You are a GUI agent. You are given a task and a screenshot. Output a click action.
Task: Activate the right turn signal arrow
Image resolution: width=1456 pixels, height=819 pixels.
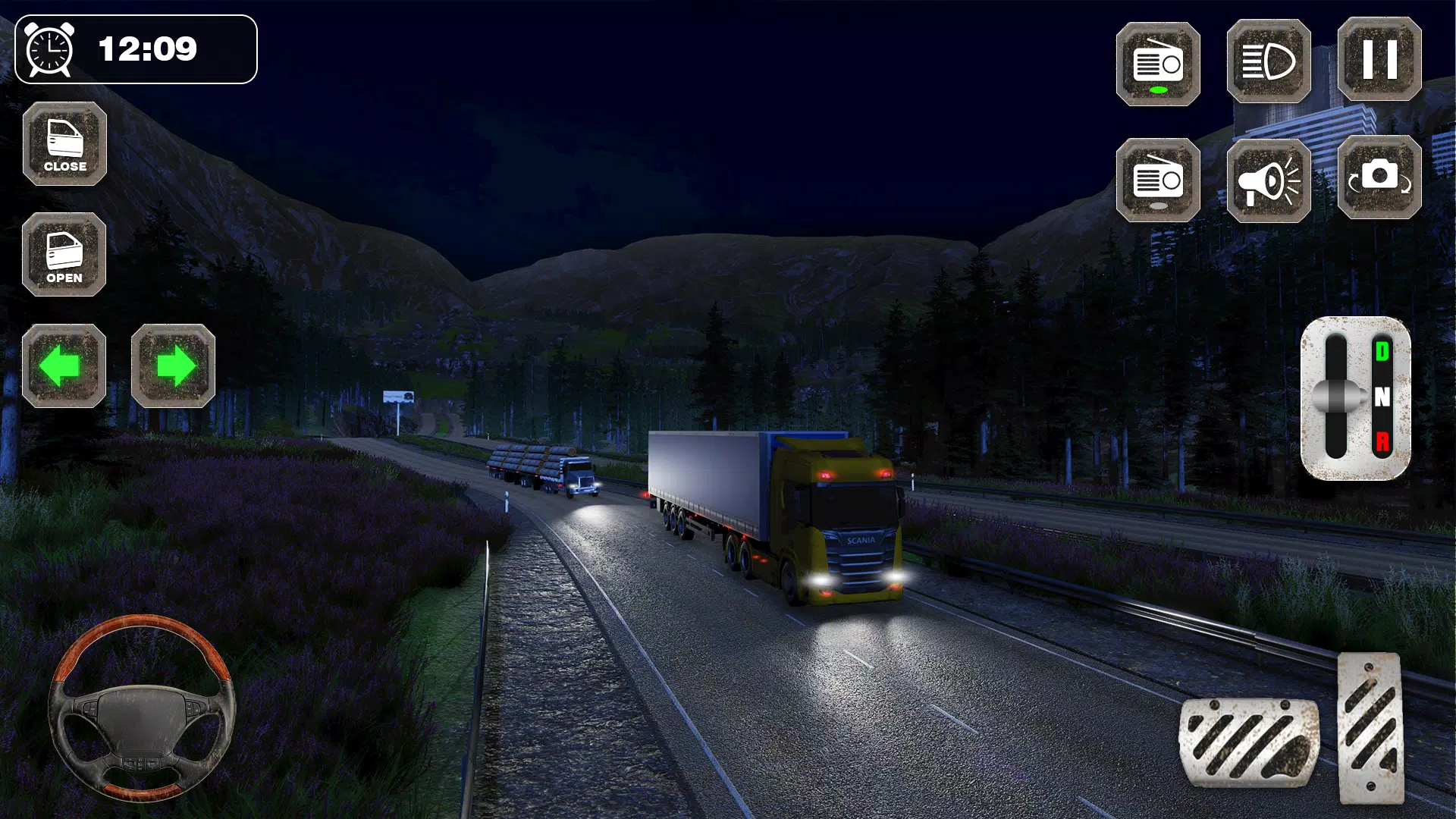[x=173, y=366]
